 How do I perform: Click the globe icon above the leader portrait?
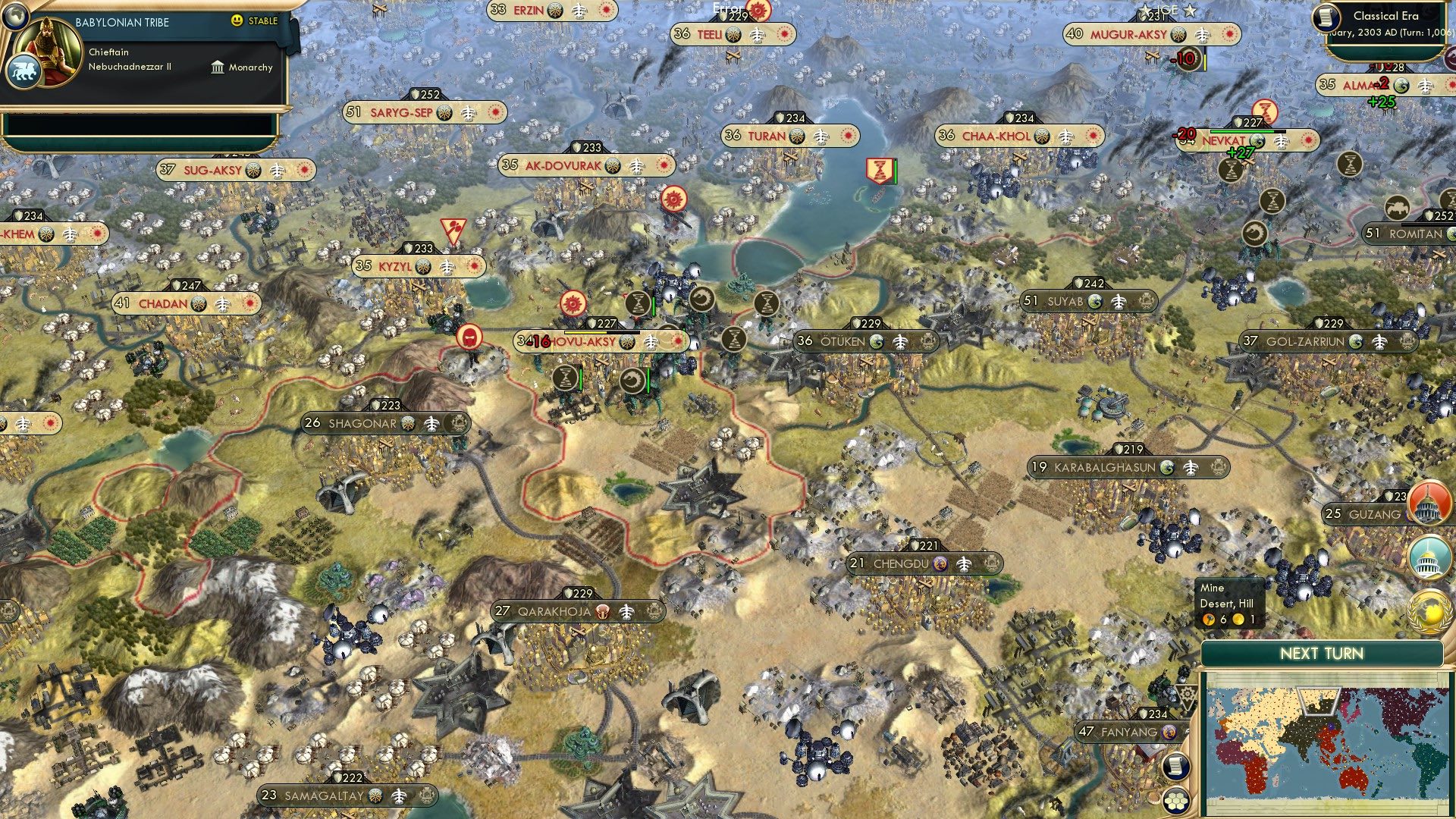coord(15,17)
